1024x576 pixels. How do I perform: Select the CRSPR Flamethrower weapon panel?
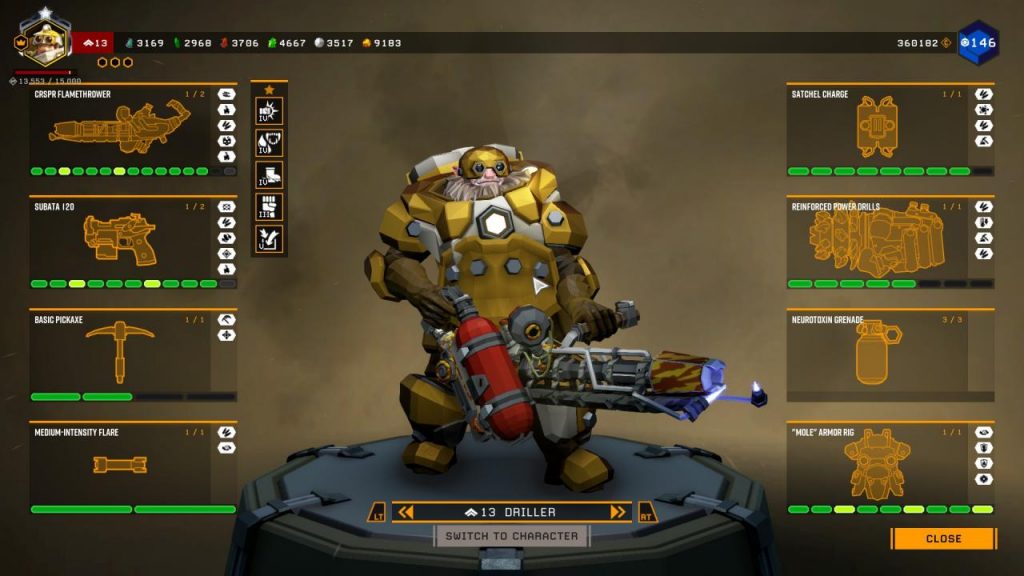point(120,130)
